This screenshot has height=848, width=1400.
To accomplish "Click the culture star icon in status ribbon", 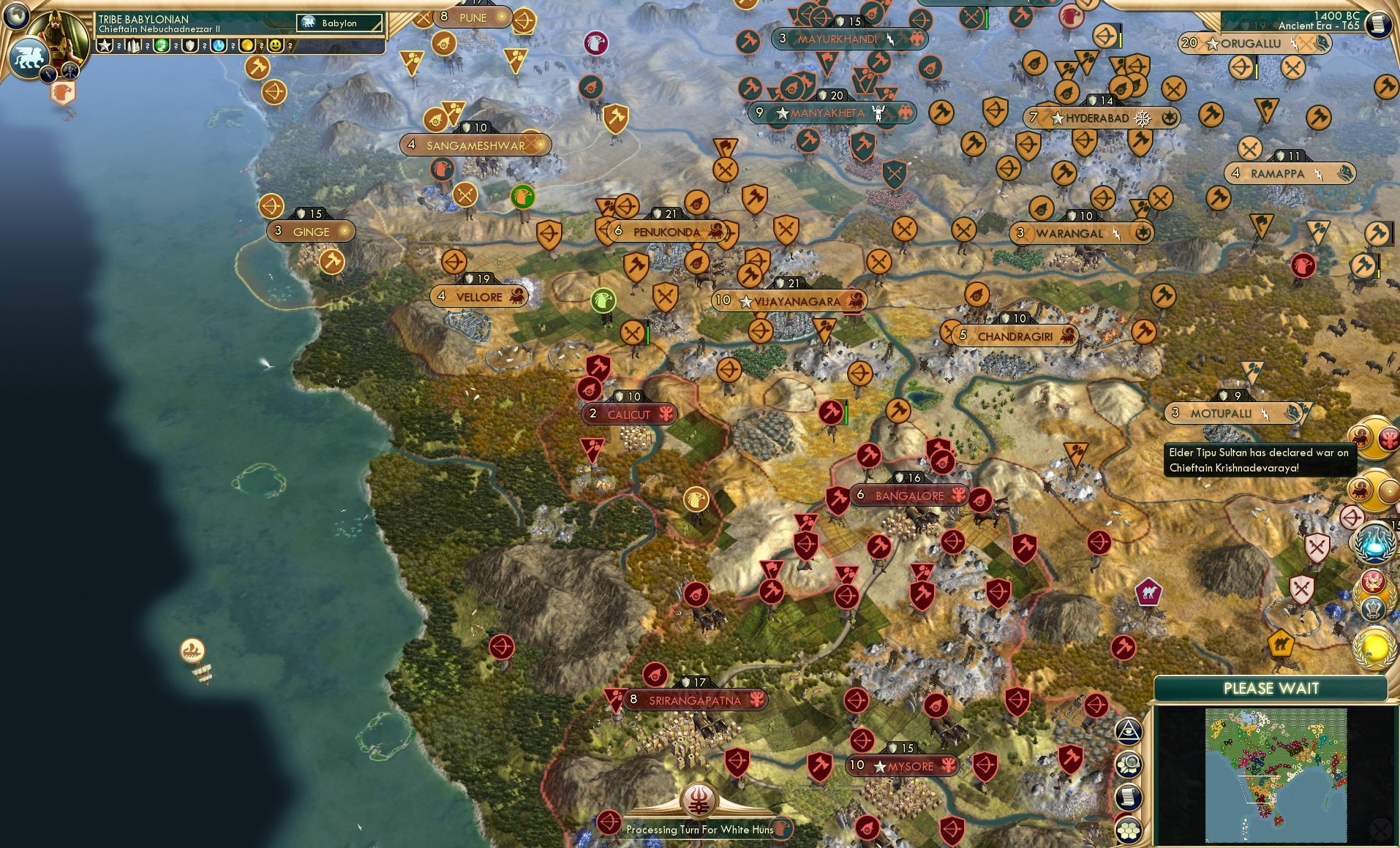I will pos(105,45).
